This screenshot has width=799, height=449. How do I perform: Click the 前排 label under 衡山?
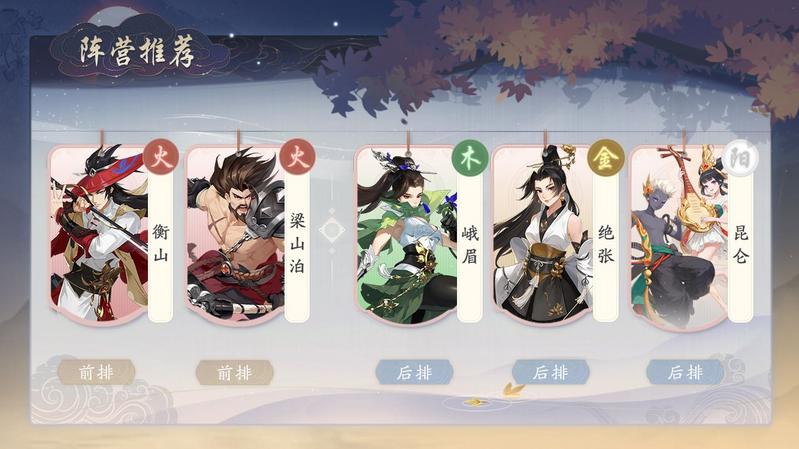pos(96,372)
